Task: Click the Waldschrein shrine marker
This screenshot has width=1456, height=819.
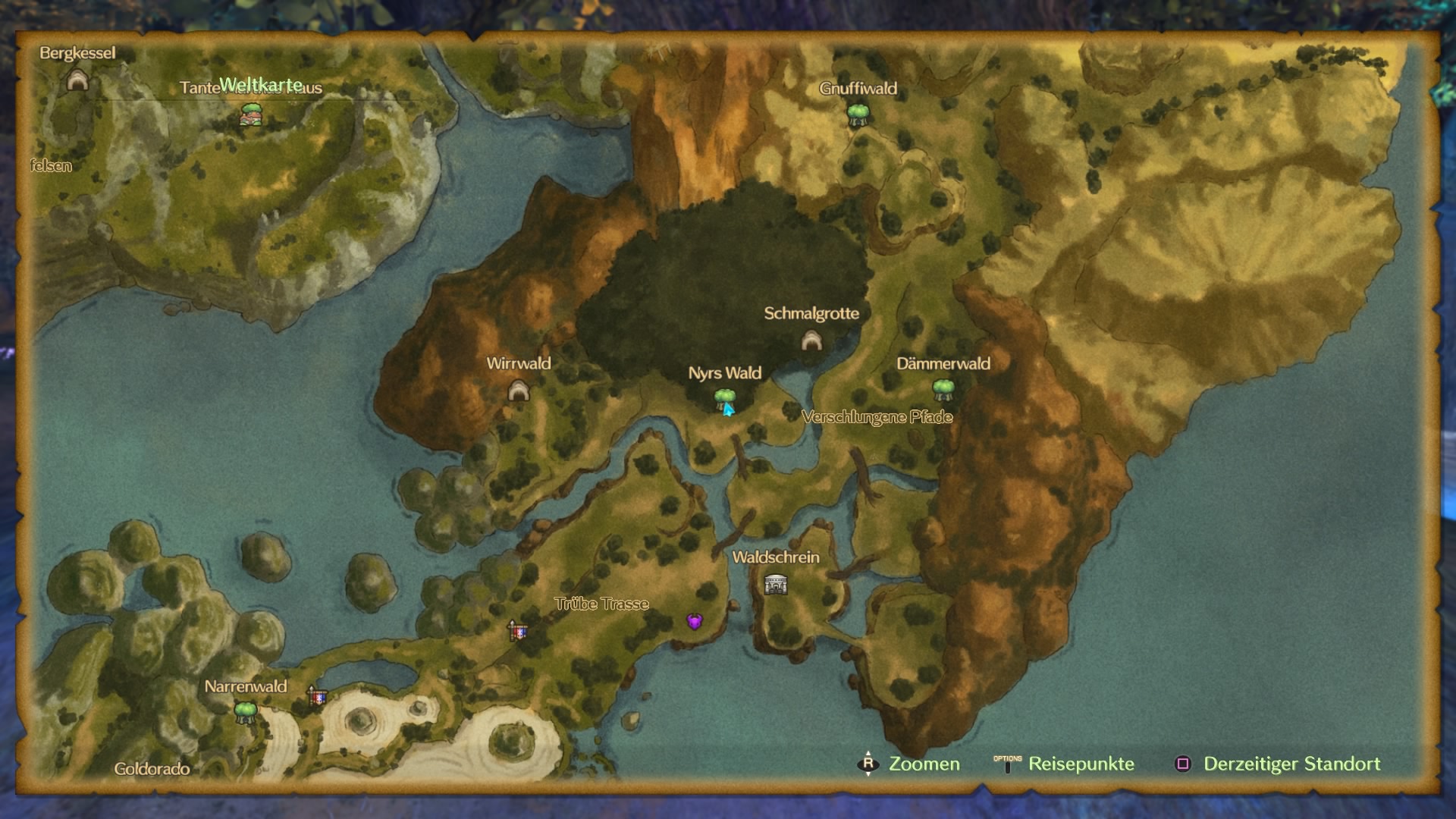Action: [776, 585]
